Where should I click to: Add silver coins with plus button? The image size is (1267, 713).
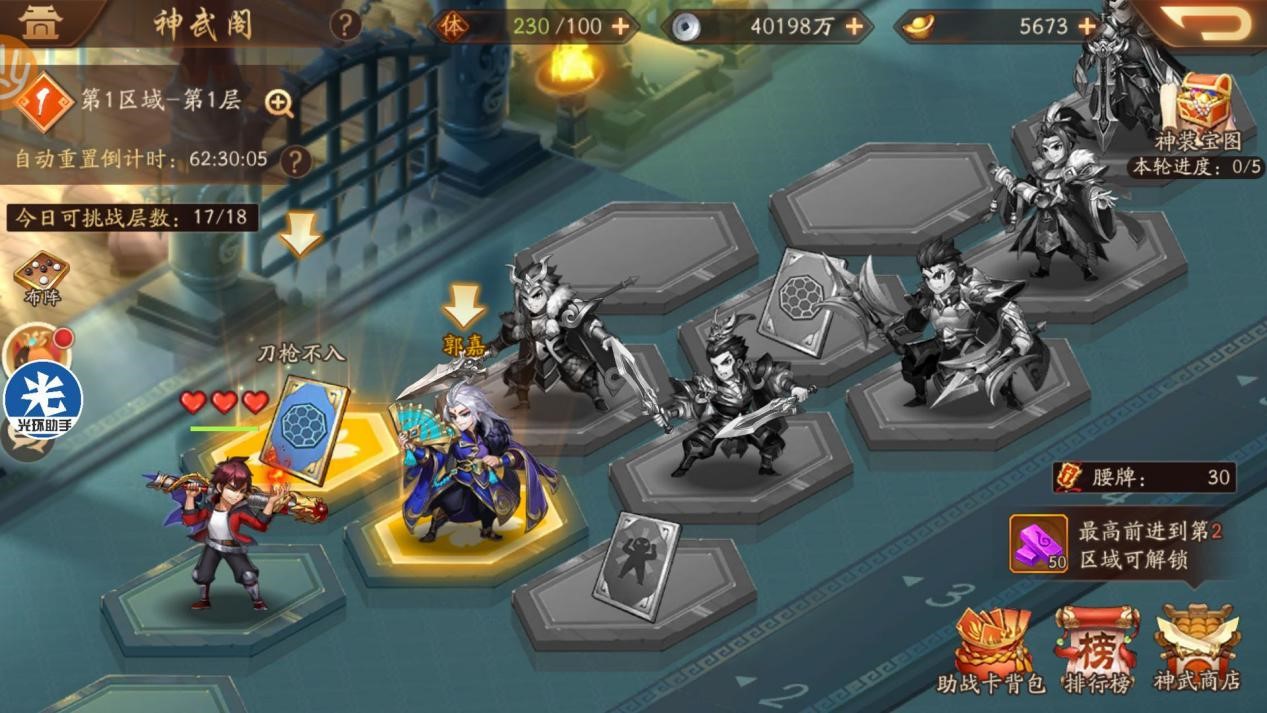point(854,27)
